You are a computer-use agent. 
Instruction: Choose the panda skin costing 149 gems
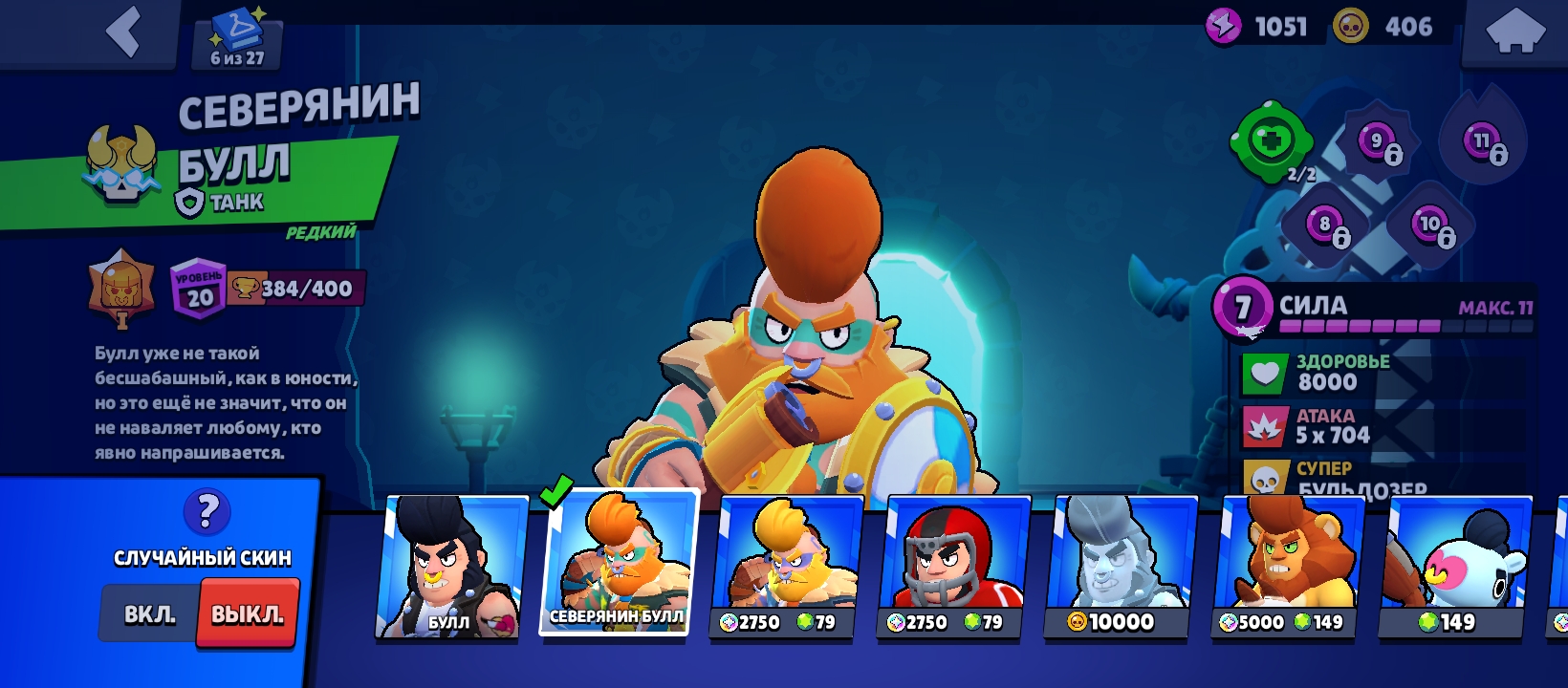[1453, 566]
